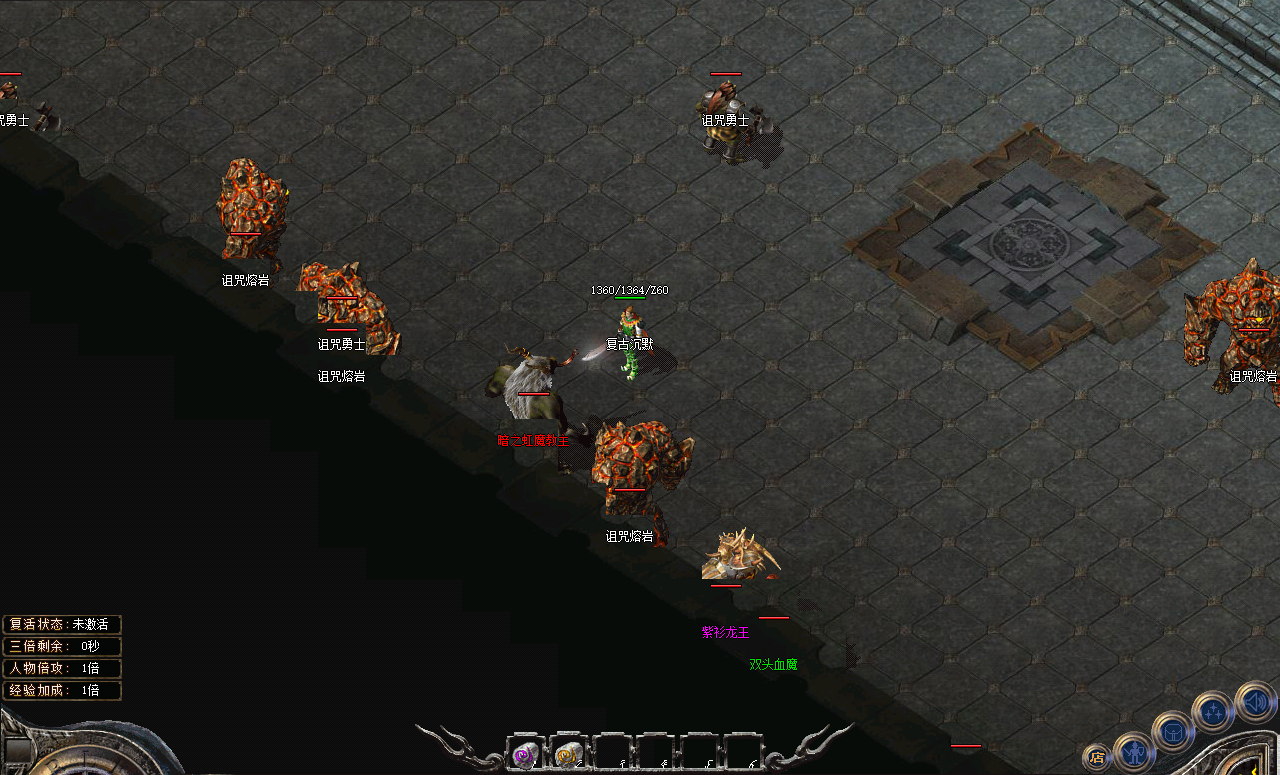Click the 人物倍攻 attack multiplier row
The width and height of the screenshot is (1280, 775).
[x=63, y=668]
